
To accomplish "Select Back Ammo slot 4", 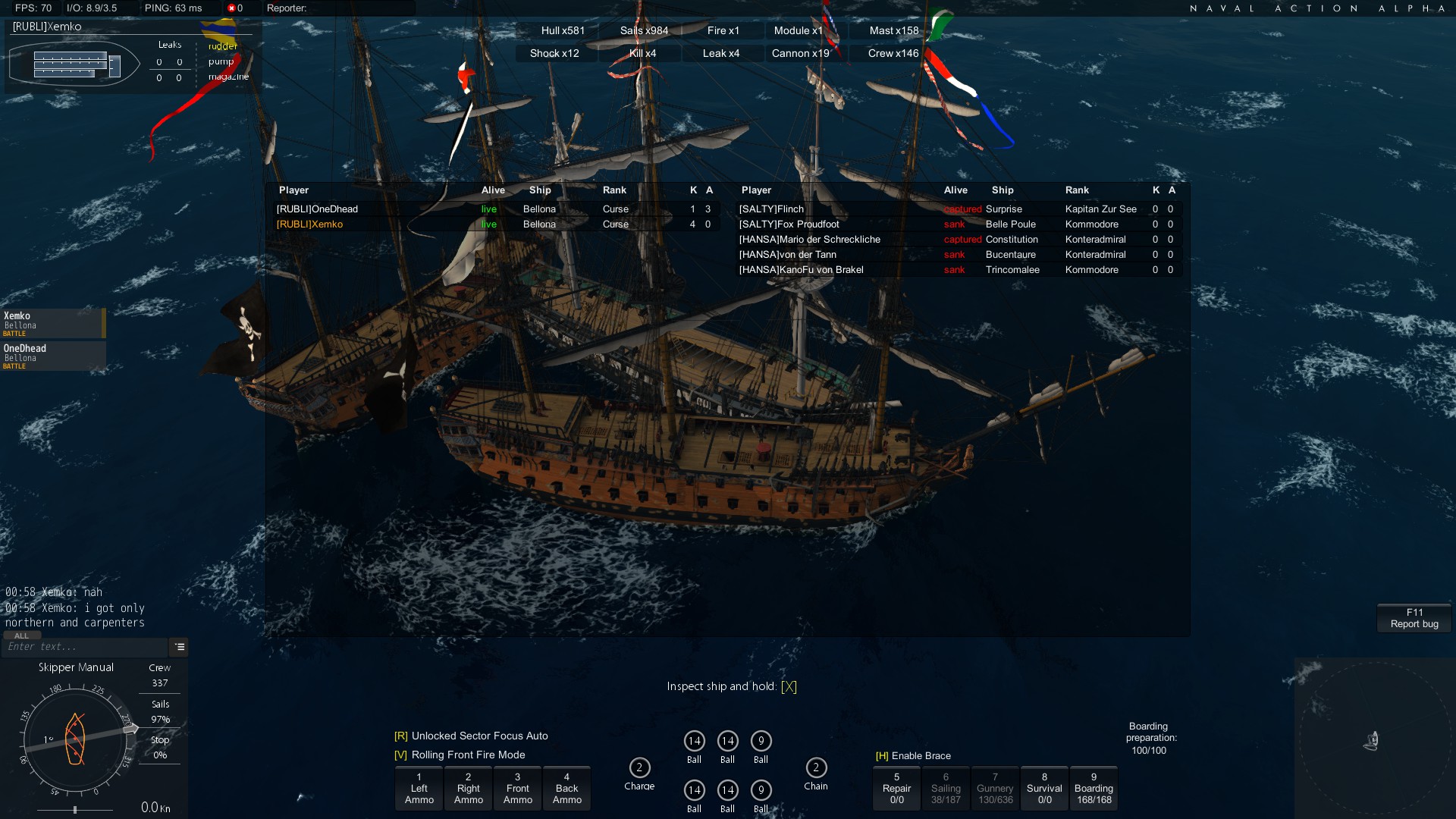I will pos(567,788).
